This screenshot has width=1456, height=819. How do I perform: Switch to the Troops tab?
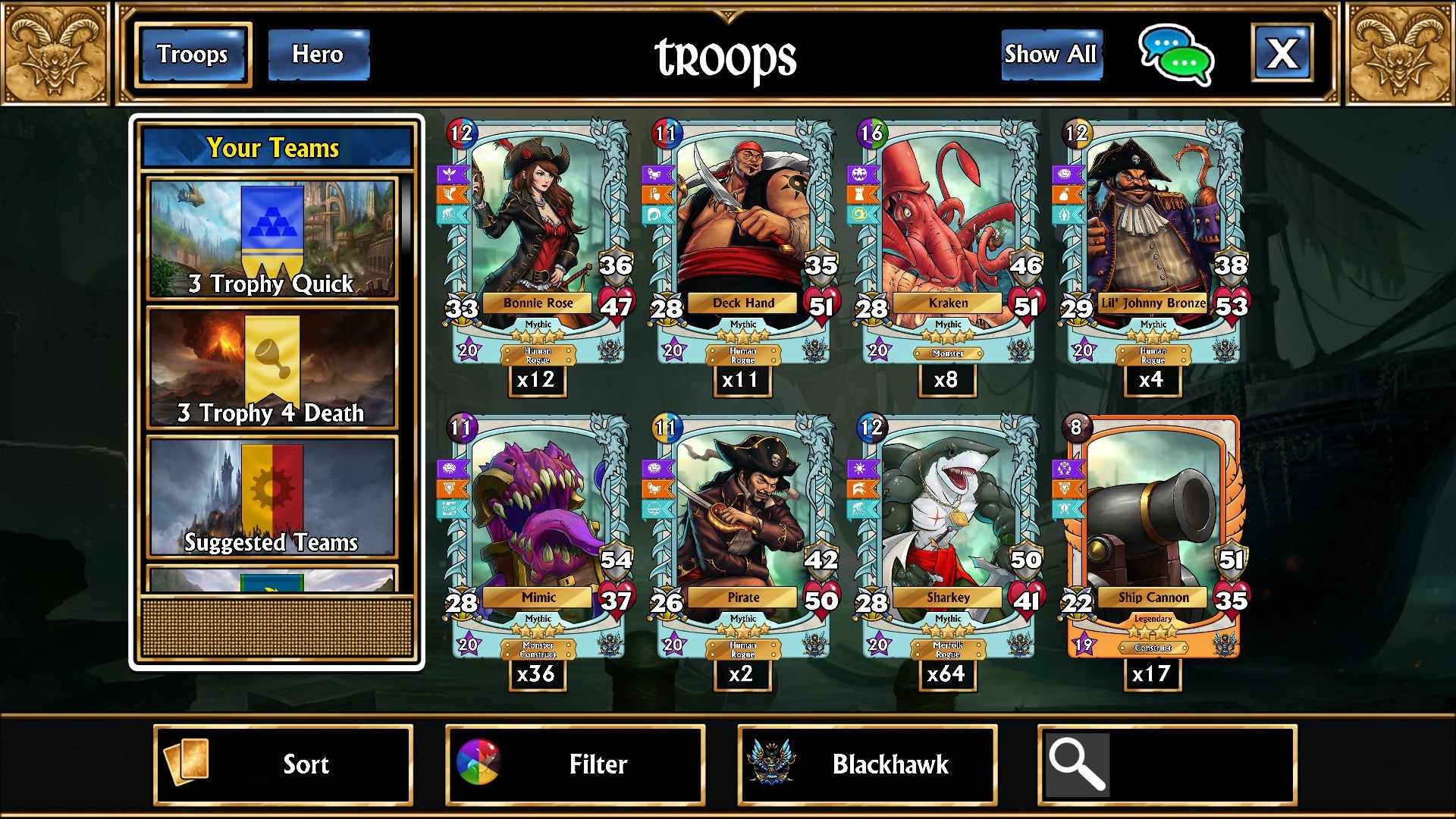pyautogui.click(x=193, y=55)
